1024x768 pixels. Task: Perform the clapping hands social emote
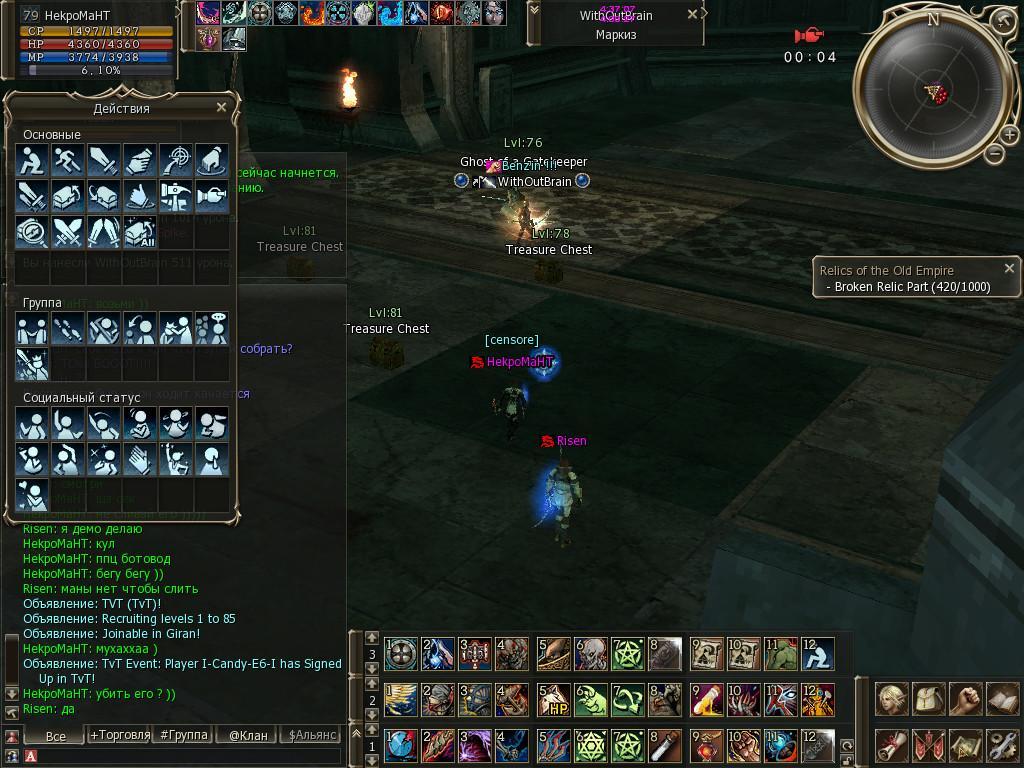140,460
